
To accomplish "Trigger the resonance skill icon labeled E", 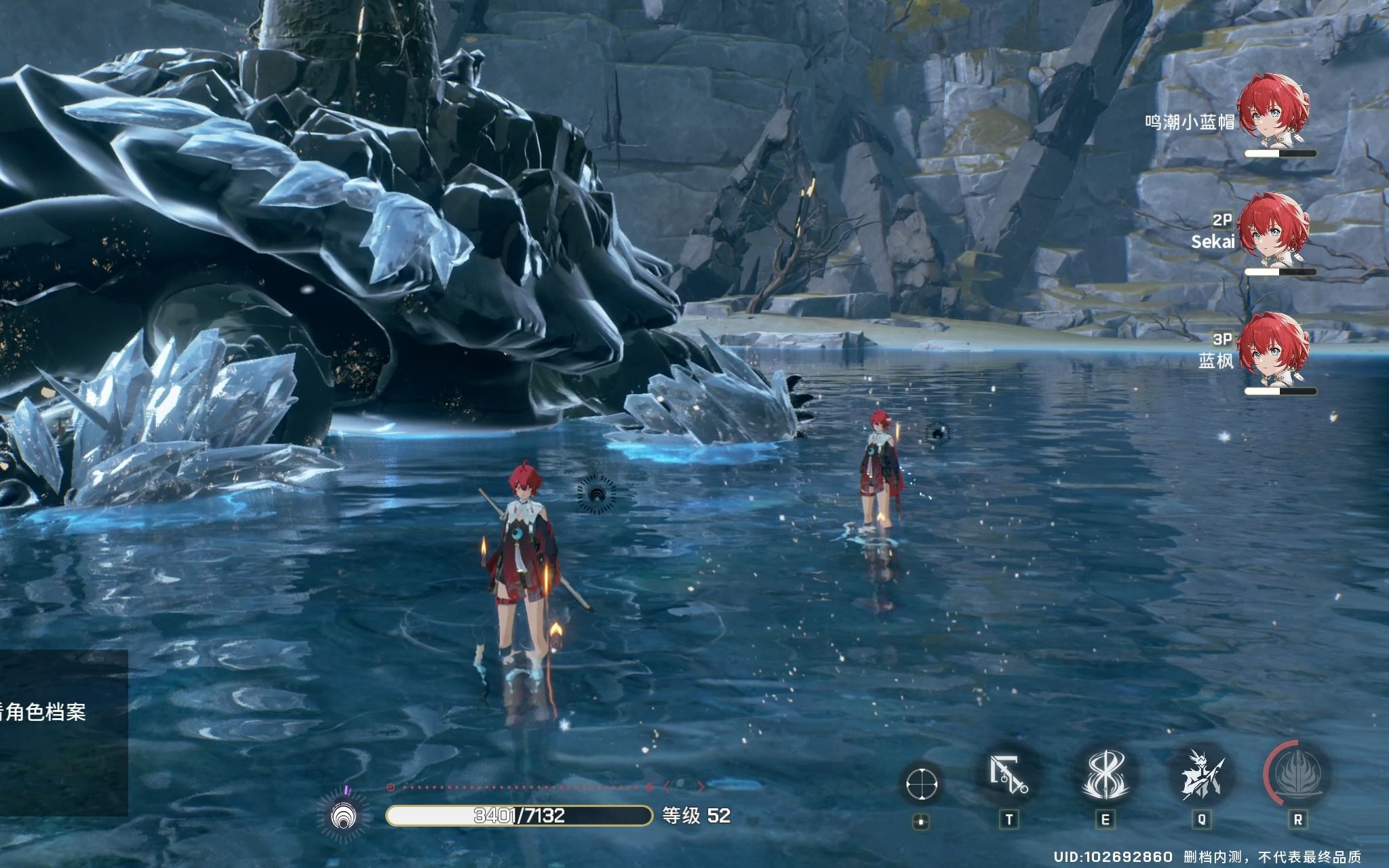I will pyautogui.click(x=1106, y=775).
